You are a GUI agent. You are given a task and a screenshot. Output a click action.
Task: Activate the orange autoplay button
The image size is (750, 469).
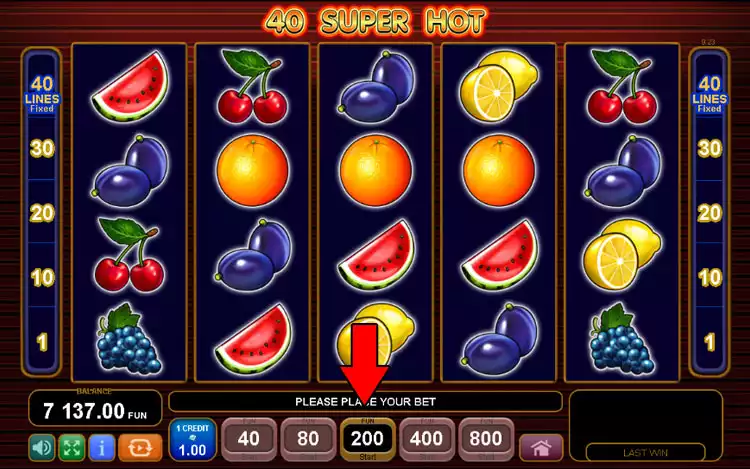[x=139, y=446]
